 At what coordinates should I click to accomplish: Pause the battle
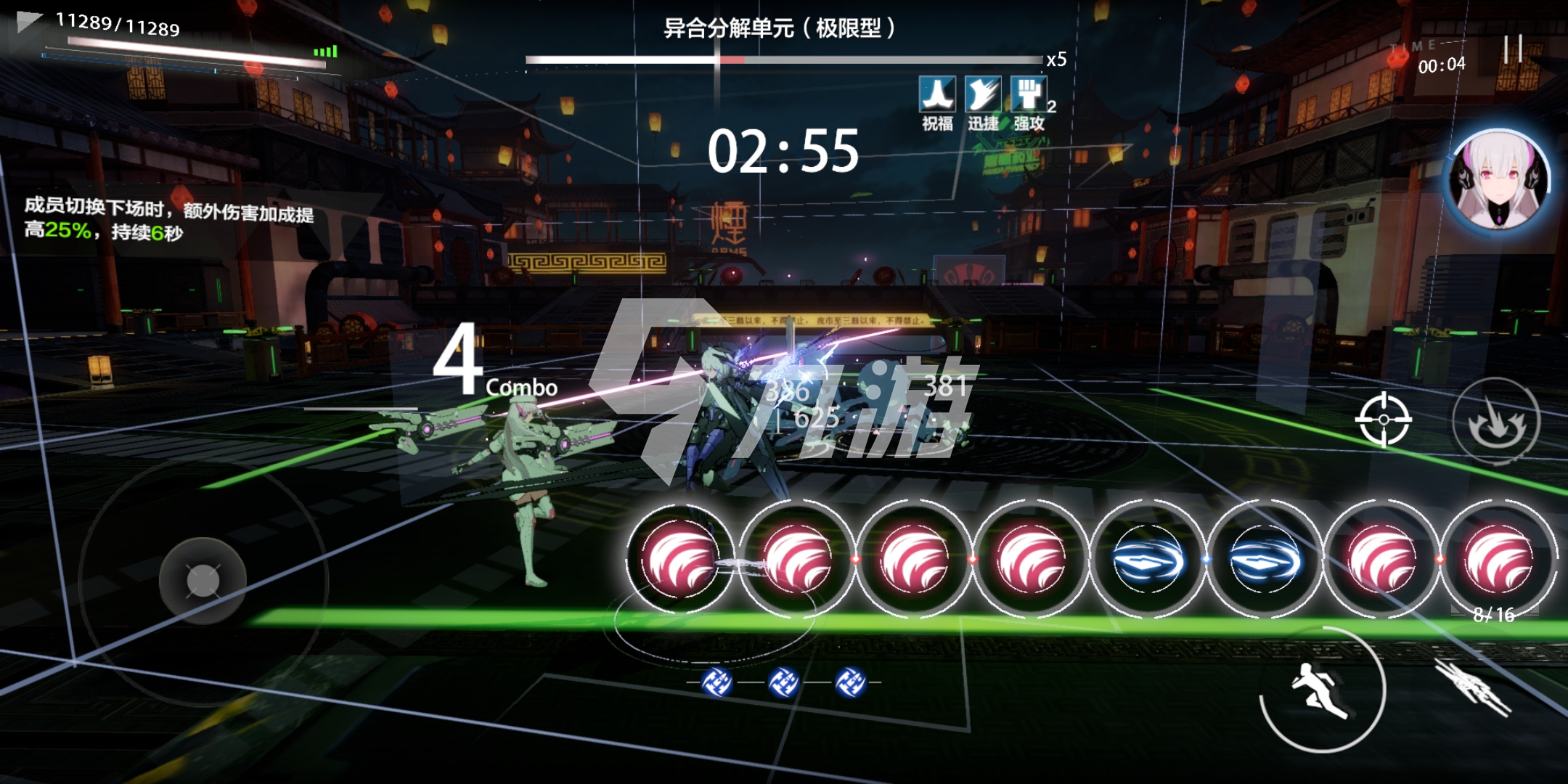[1514, 49]
